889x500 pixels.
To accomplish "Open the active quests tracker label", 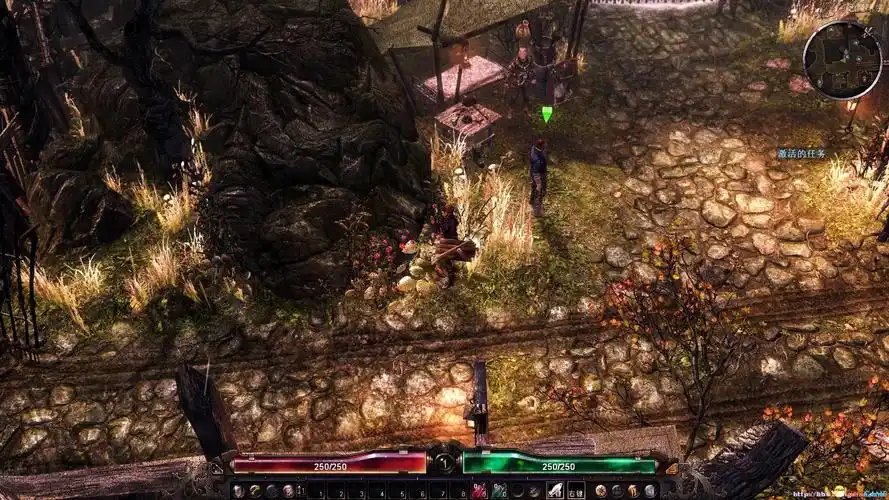I will pyautogui.click(x=802, y=154).
